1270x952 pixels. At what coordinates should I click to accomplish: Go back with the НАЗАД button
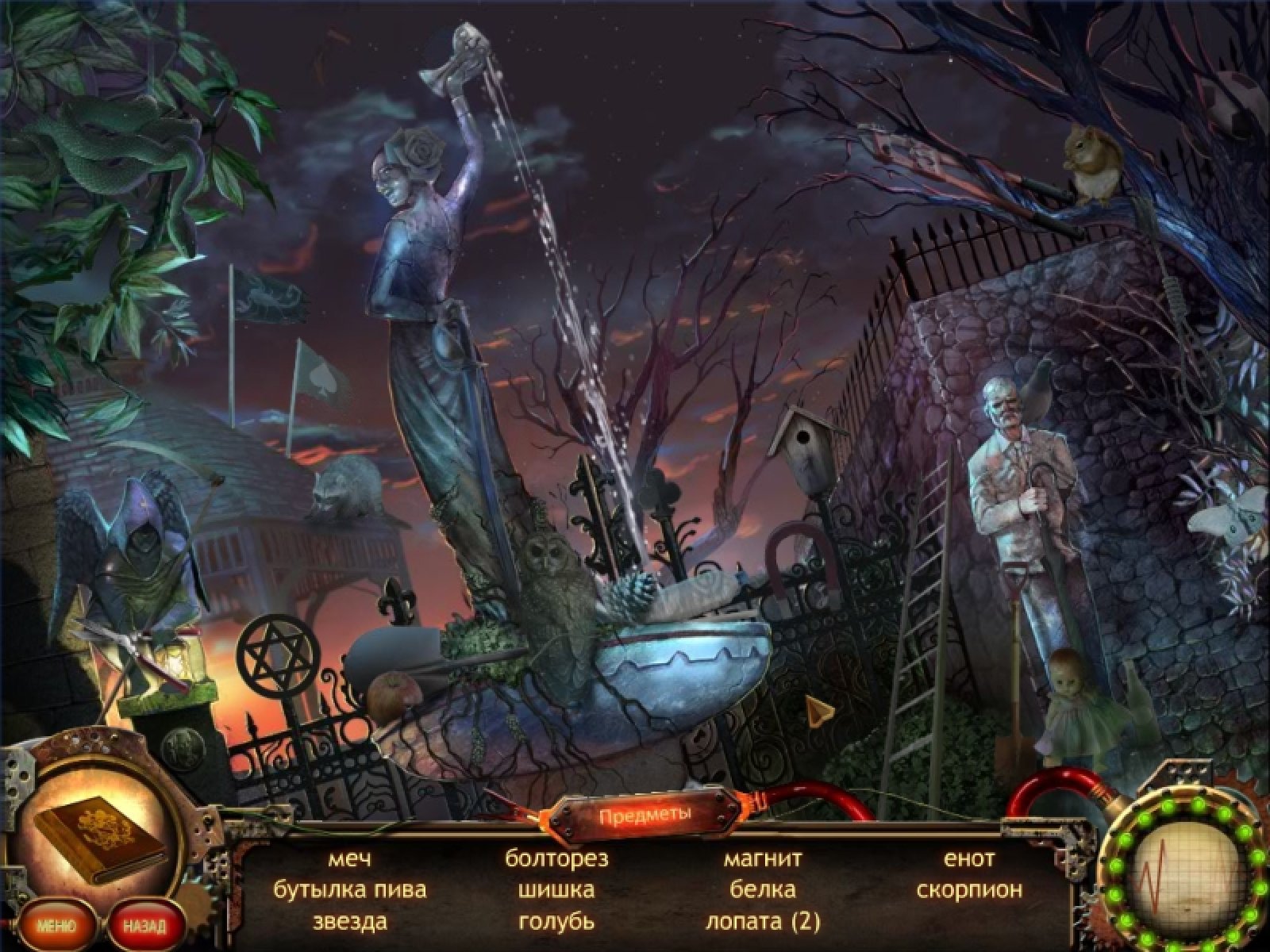(x=145, y=926)
